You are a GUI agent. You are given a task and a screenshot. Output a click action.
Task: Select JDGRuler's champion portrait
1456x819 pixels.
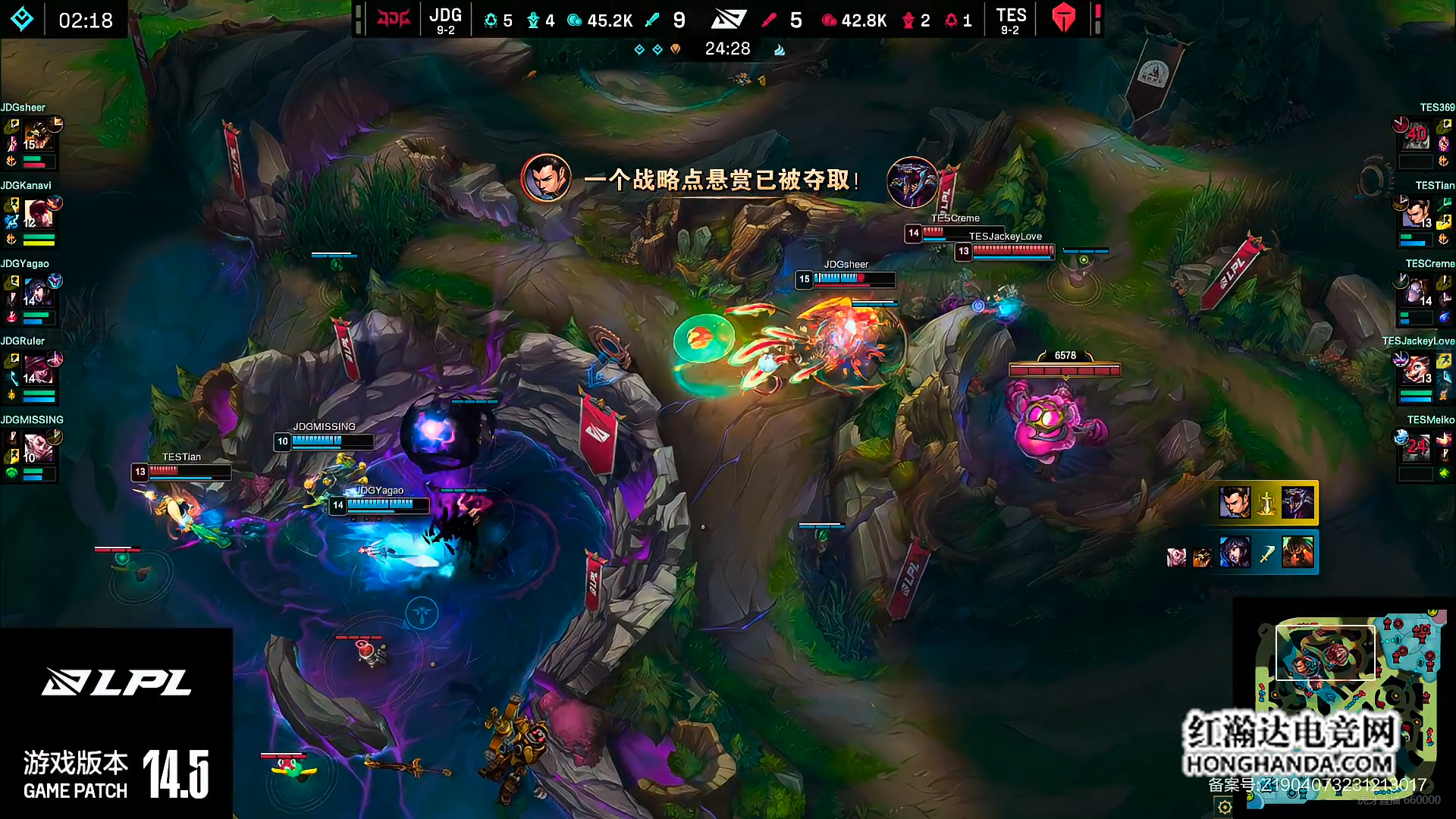(x=37, y=369)
